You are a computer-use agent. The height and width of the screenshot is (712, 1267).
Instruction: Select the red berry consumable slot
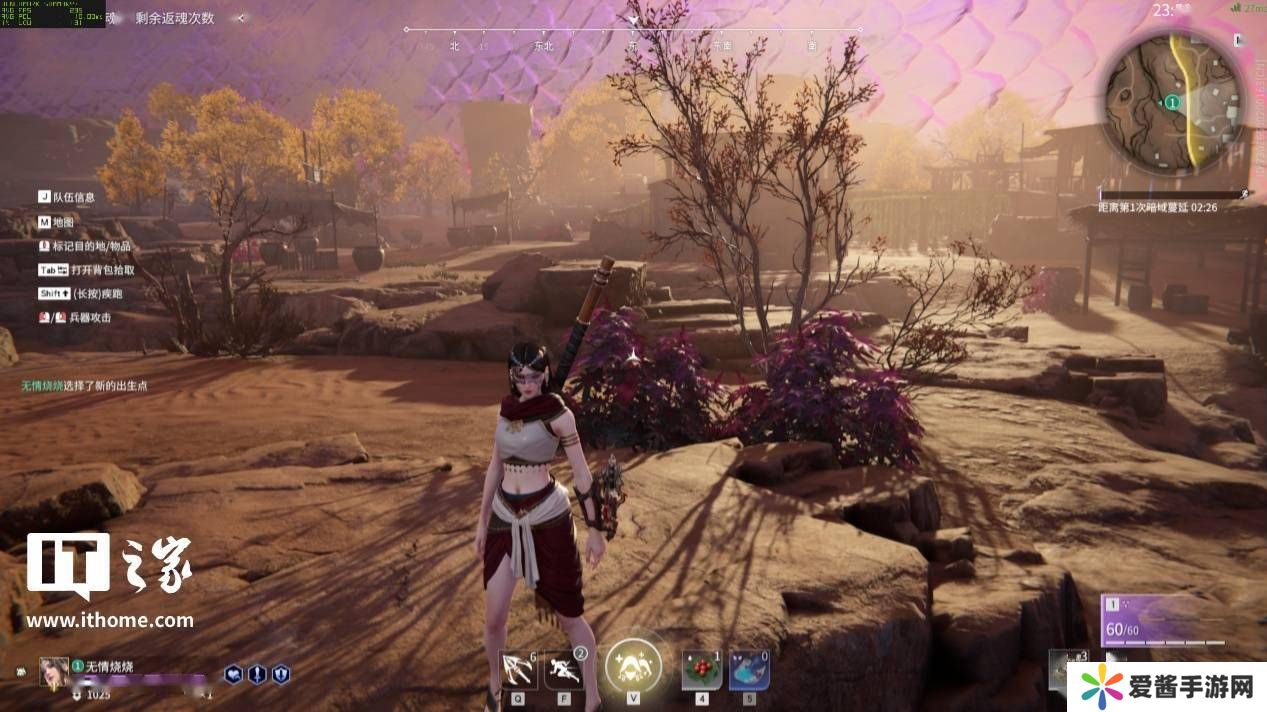[702, 670]
